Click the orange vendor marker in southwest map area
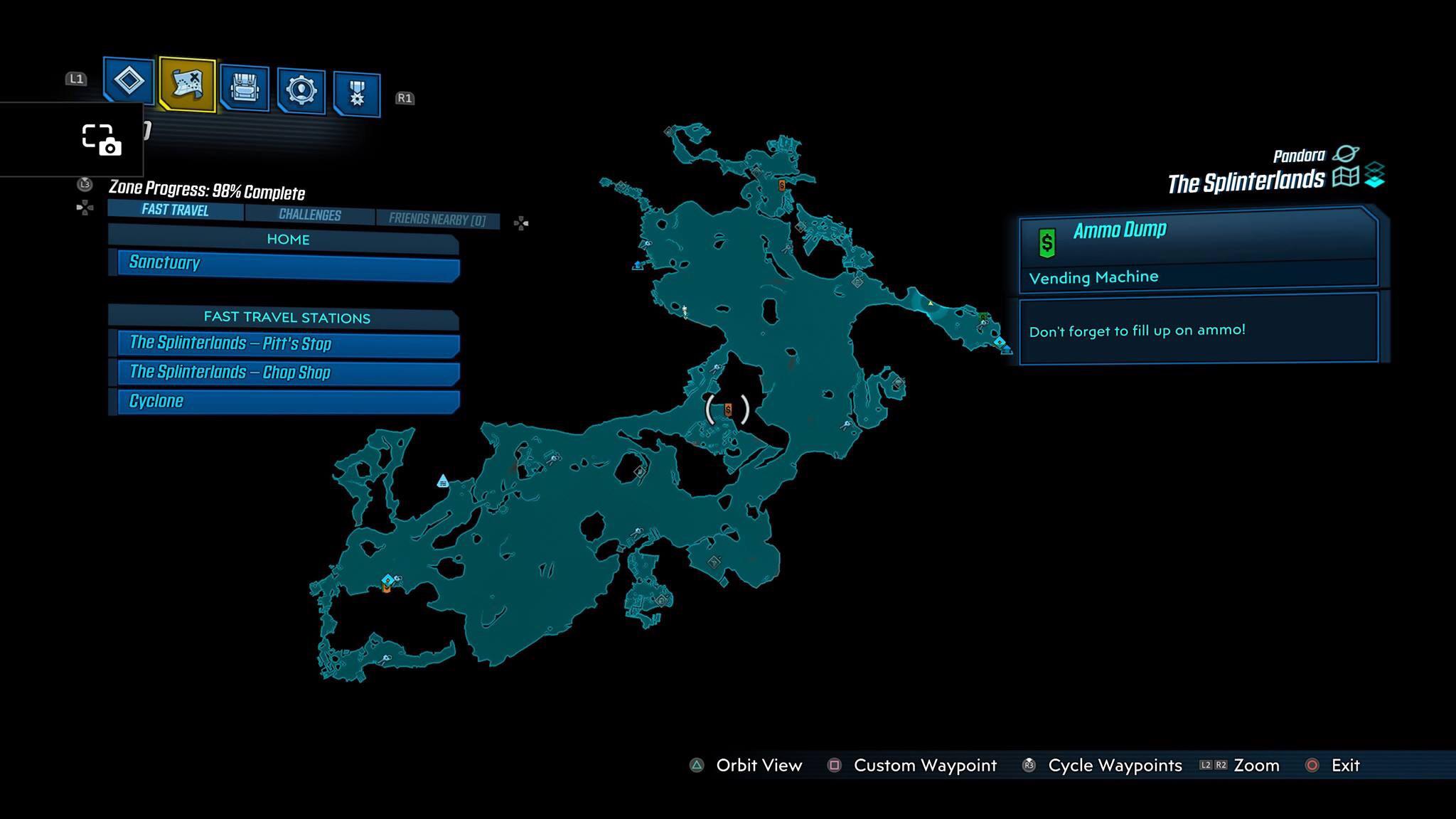This screenshot has height=819, width=1456. pyautogui.click(x=386, y=589)
